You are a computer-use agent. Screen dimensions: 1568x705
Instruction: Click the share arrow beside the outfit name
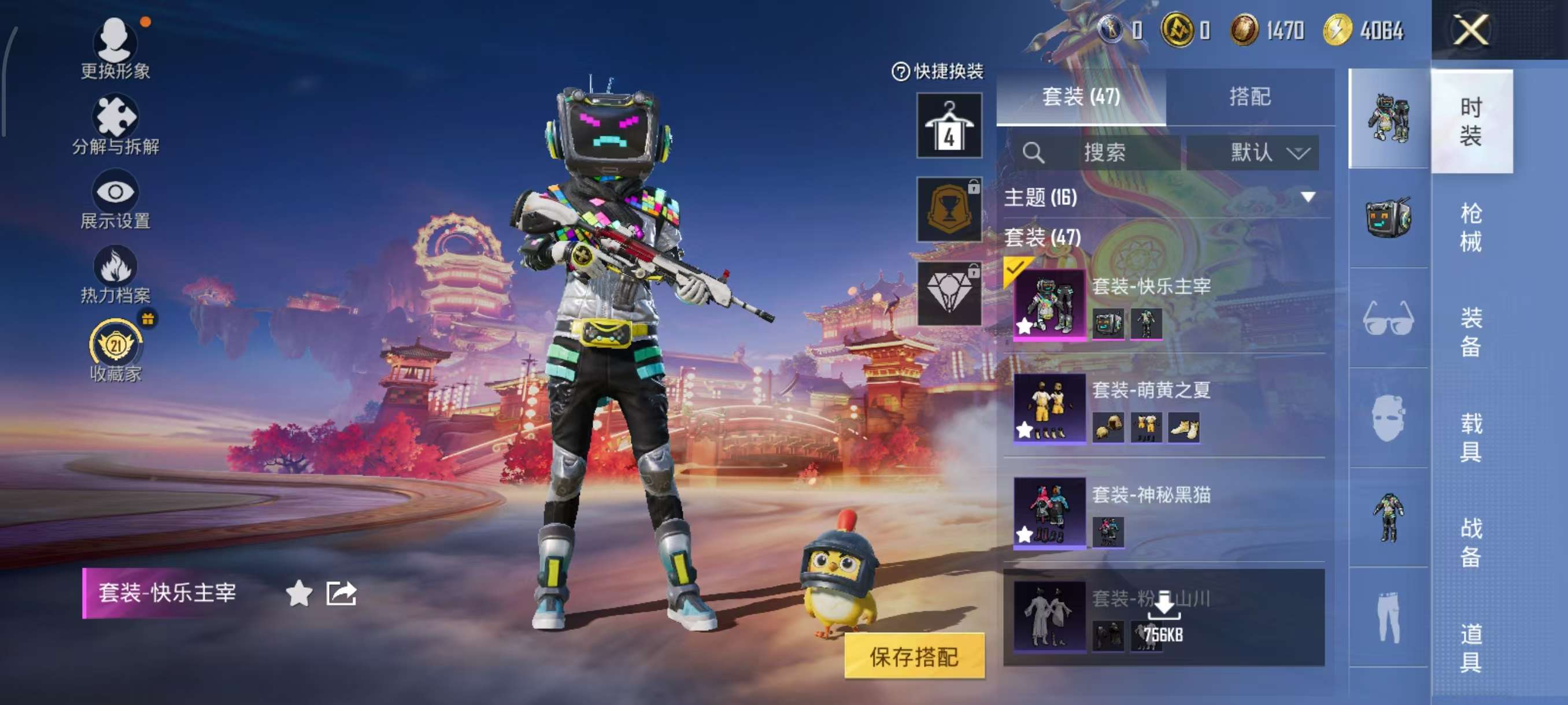[x=341, y=593]
